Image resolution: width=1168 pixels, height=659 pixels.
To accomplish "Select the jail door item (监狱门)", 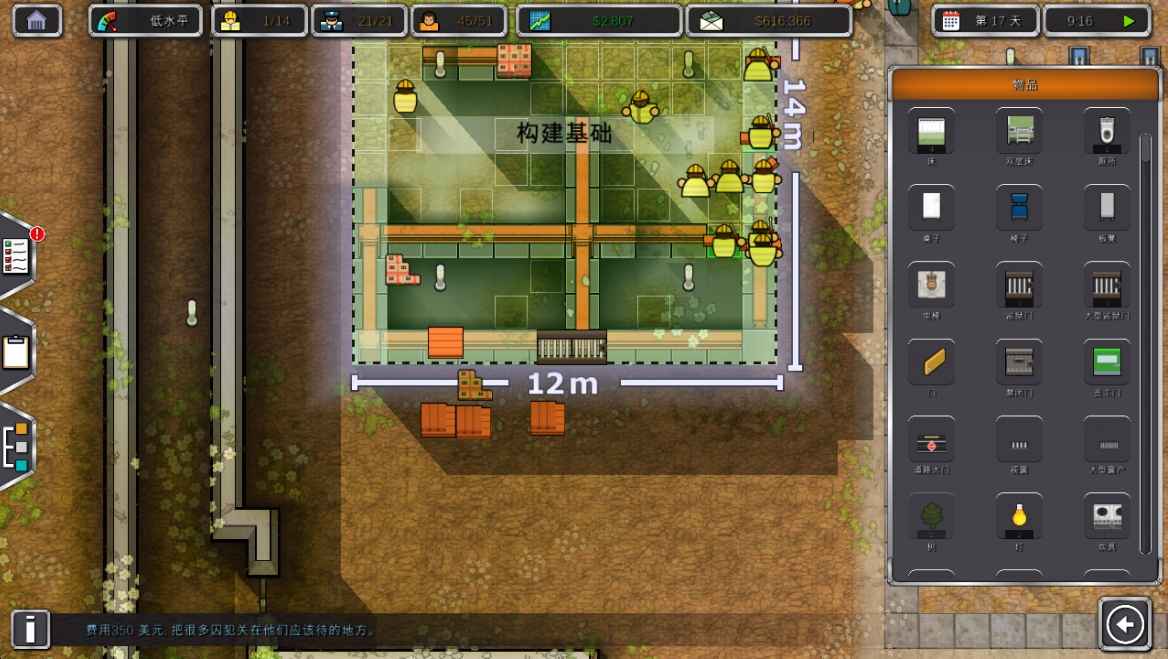I will [x=1019, y=285].
